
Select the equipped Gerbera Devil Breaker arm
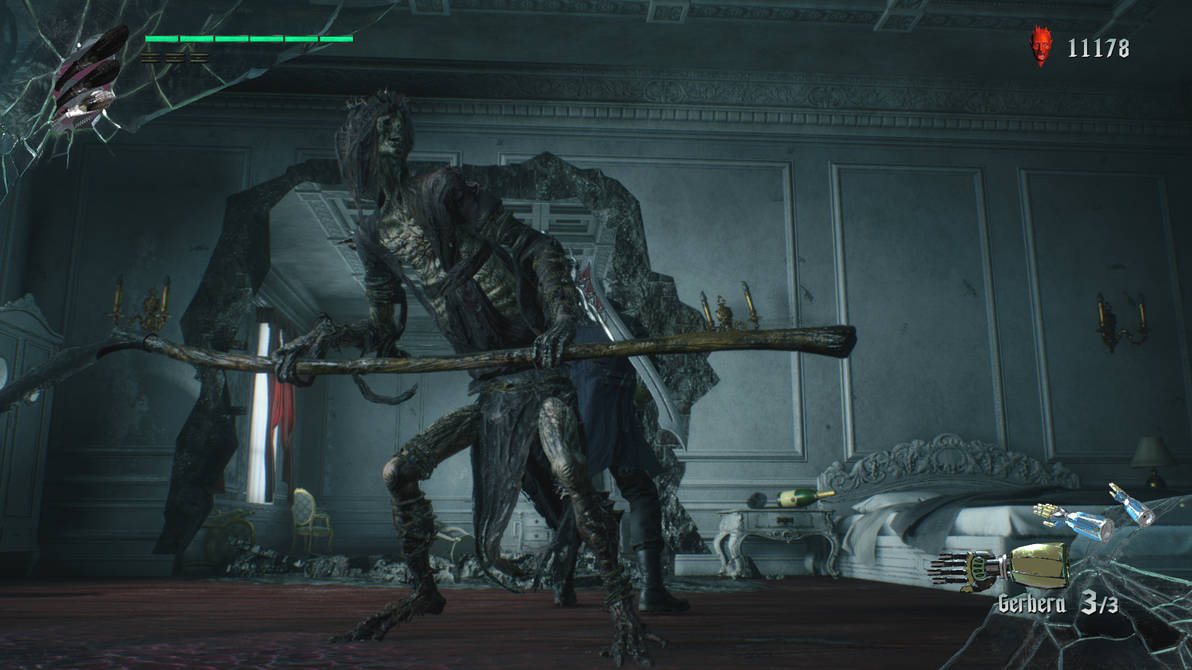[1000, 567]
